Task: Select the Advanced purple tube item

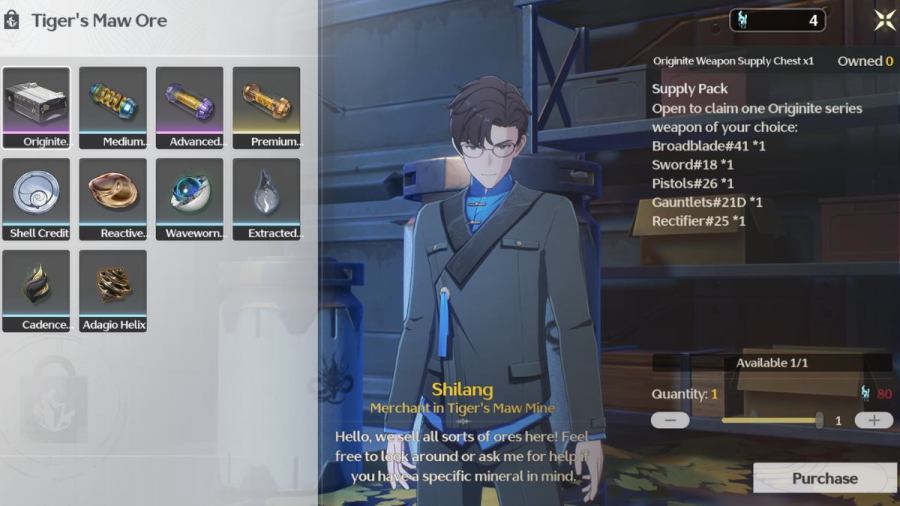Action: tap(190, 108)
